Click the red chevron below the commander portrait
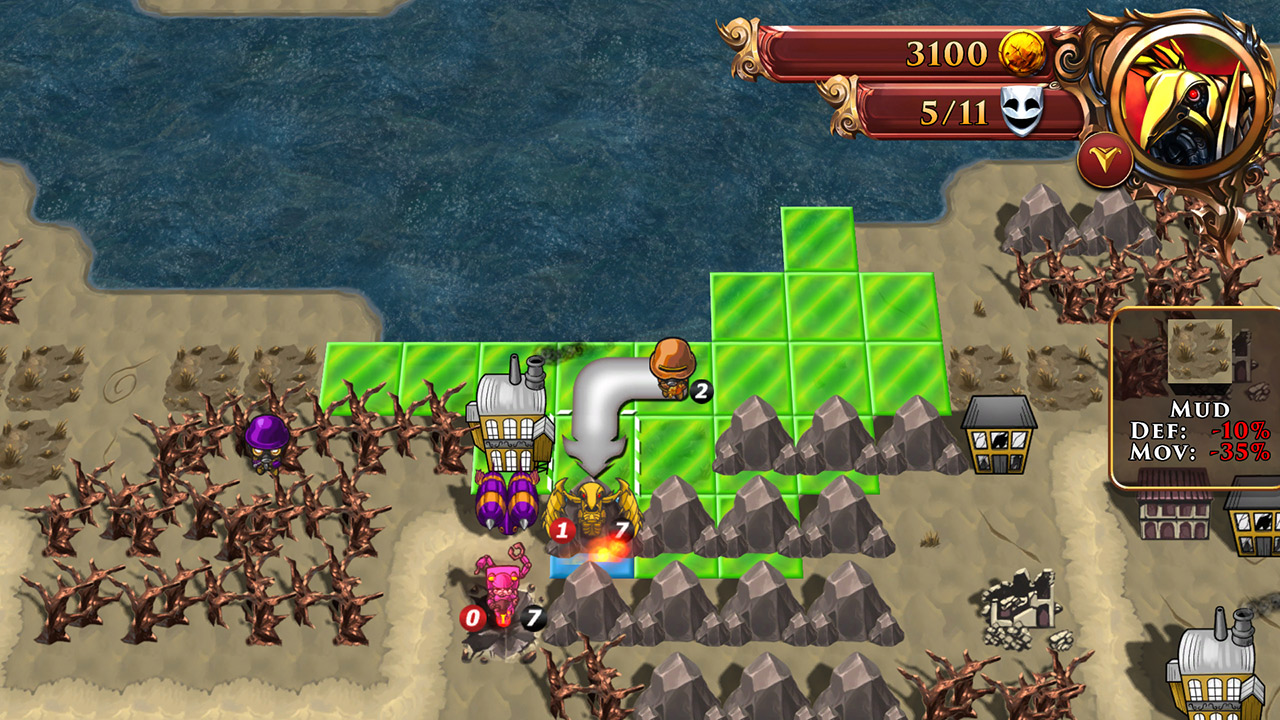 coord(1105,158)
